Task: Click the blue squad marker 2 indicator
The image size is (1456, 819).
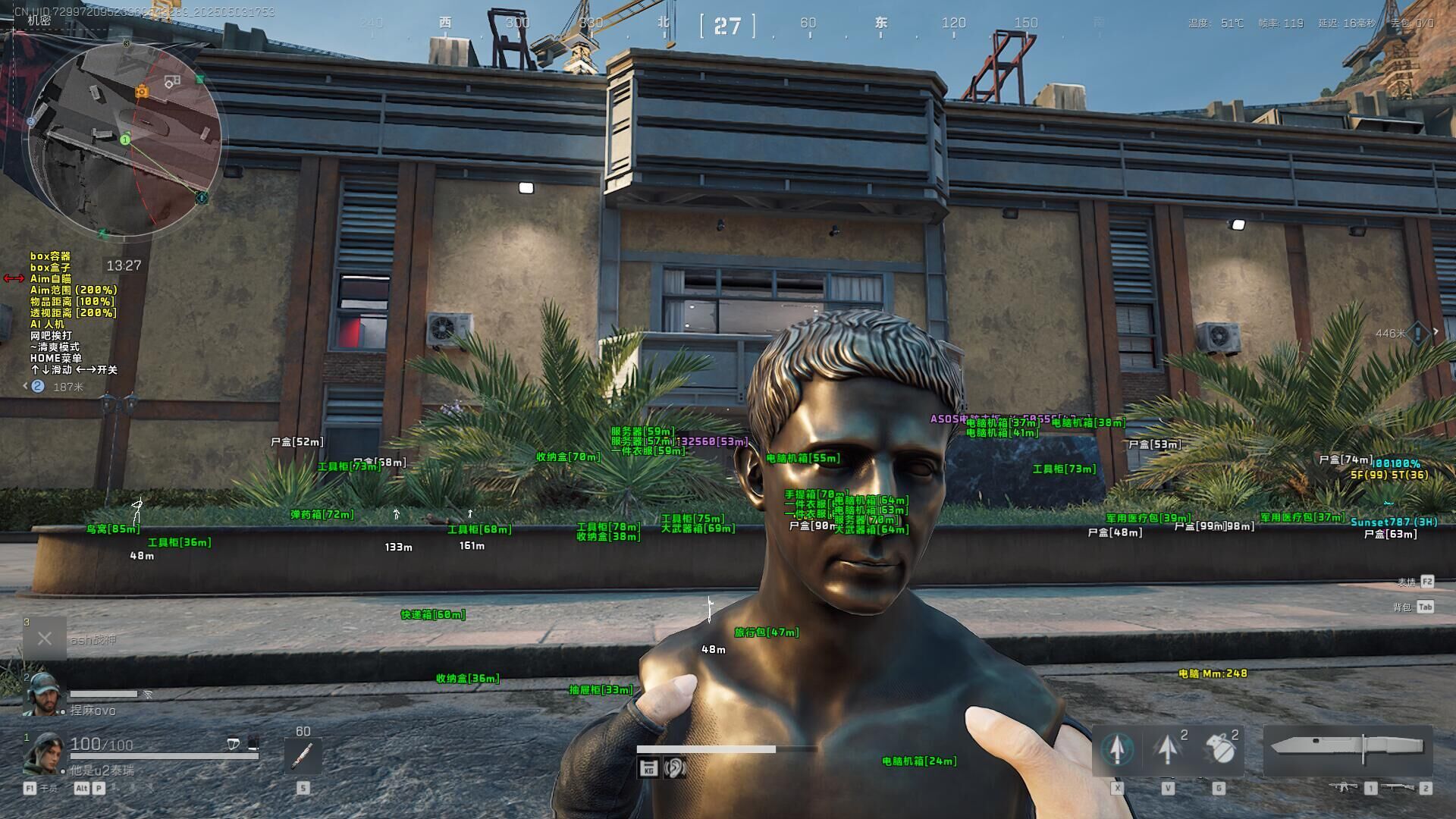Action: click(x=37, y=387)
